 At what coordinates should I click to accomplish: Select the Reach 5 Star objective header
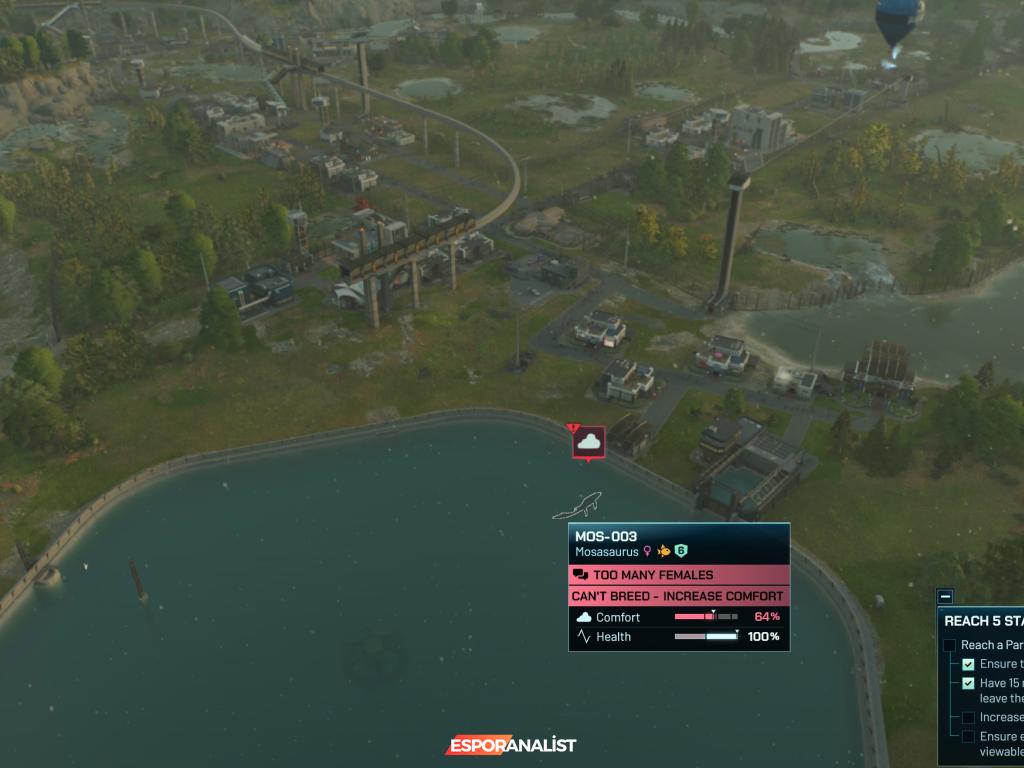click(982, 620)
